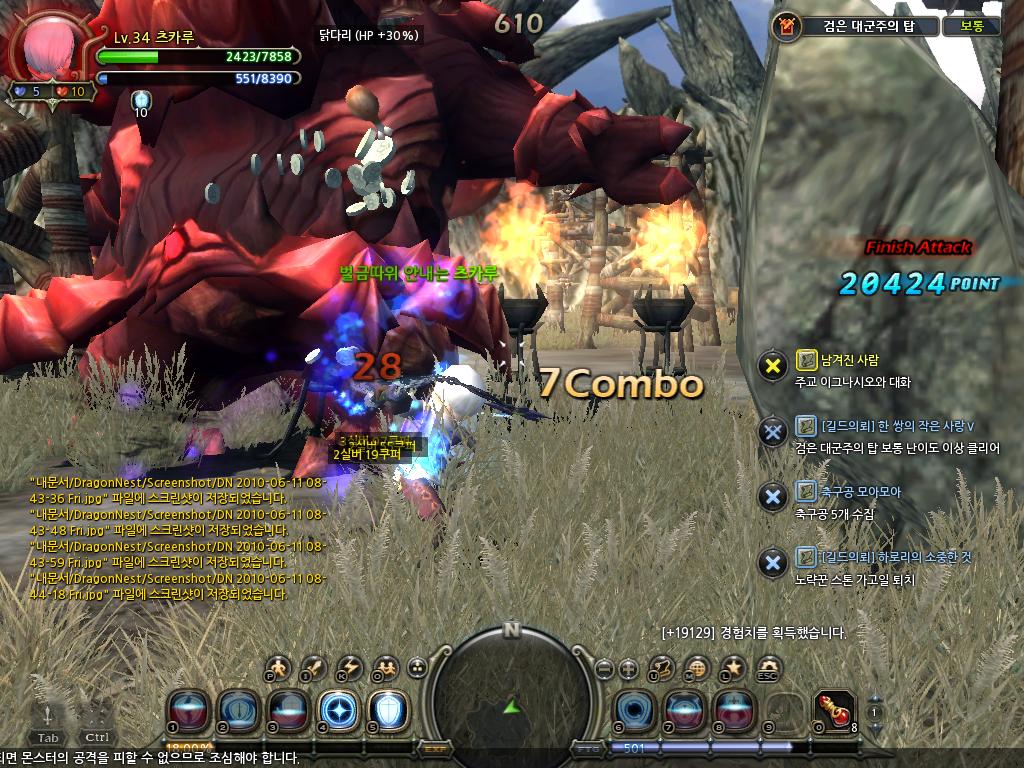Image resolution: width=1024 pixels, height=768 pixels.
Task: Click the minimap's plus zoom button
Action: click(628, 668)
